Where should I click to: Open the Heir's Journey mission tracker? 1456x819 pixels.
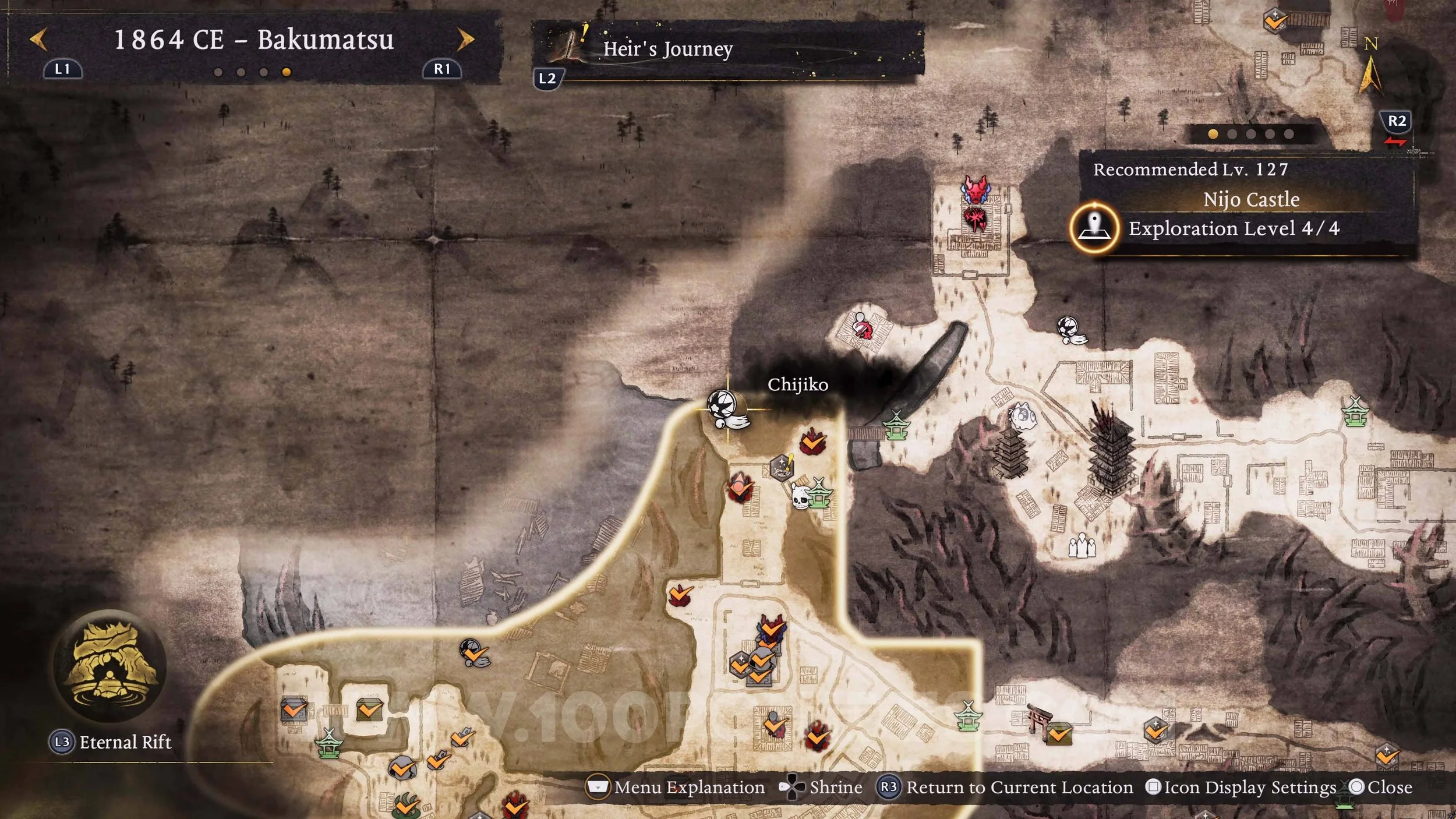click(x=667, y=49)
